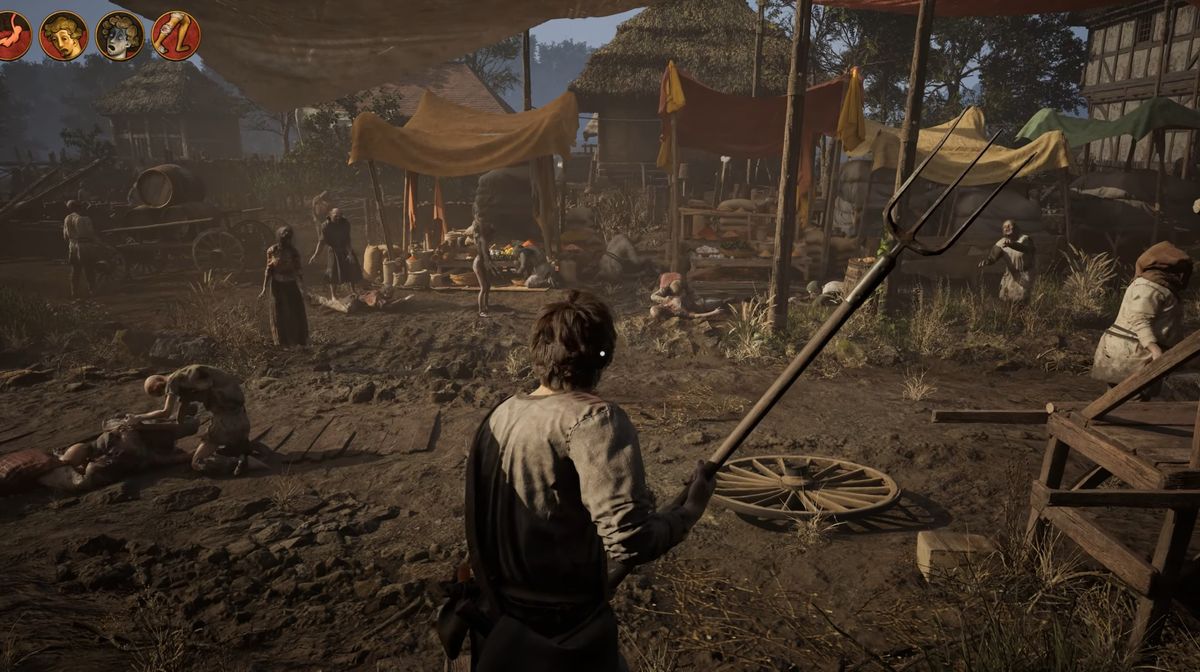Open the bandaged leg injury icon
This screenshot has width=1200, height=672.
click(x=175, y=36)
